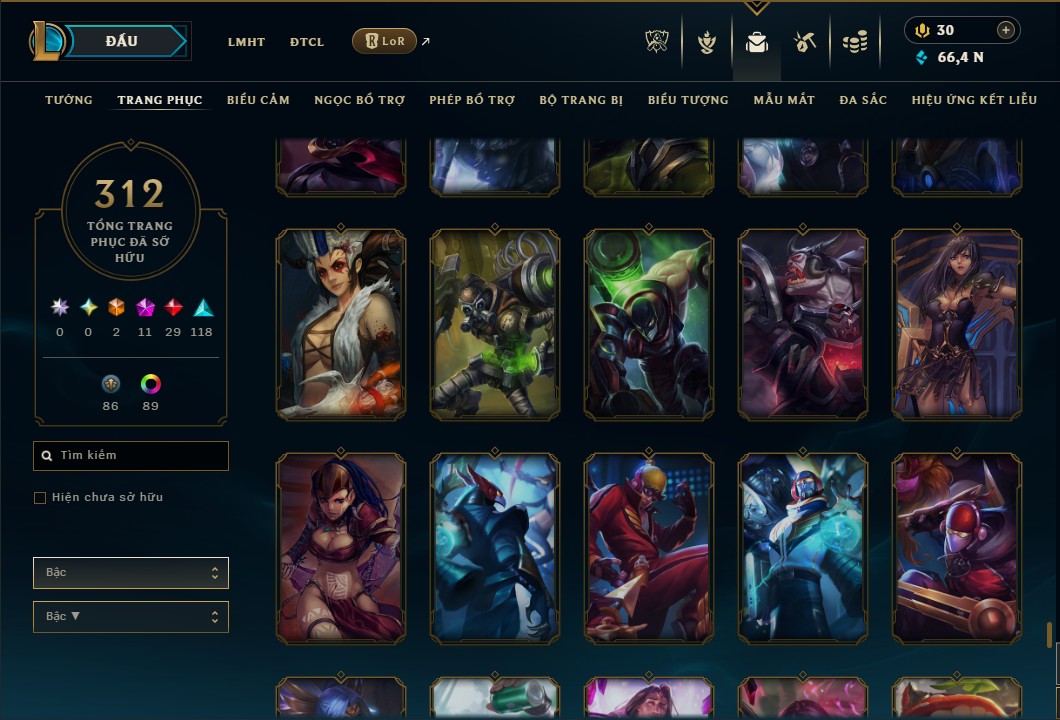Open the loot hammer icon
The height and width of the screenshot is (720, 1060).
[805, 42]
